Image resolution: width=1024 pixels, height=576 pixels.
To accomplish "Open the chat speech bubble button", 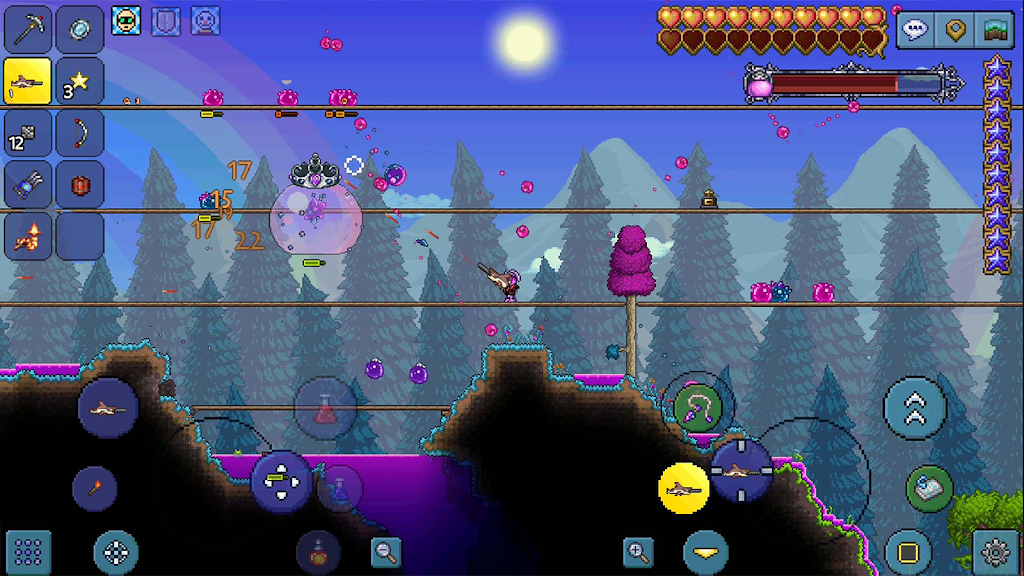I will (x=916, y=31).
